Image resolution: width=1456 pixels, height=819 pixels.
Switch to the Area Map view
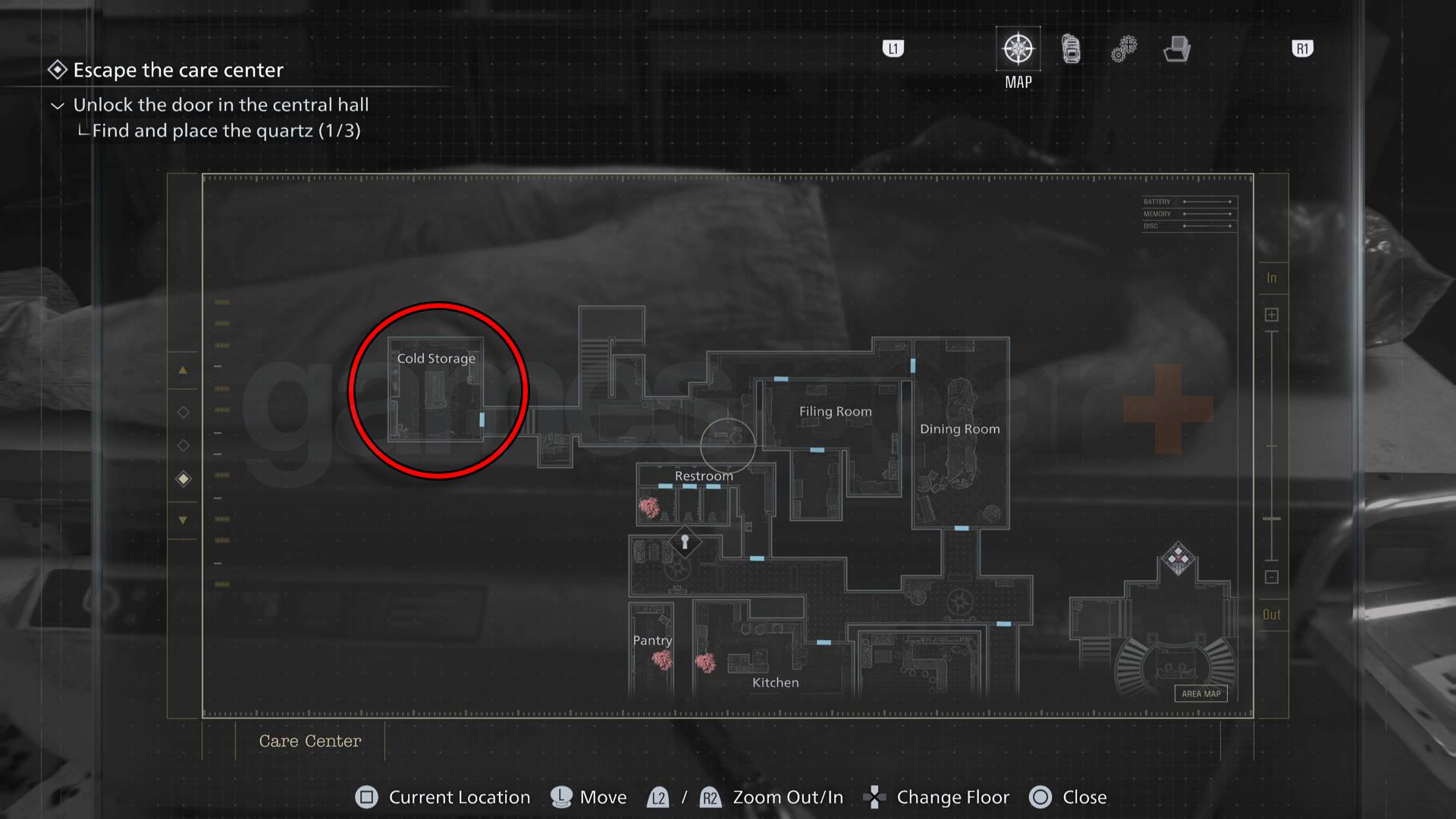[x=1200, y=692]
